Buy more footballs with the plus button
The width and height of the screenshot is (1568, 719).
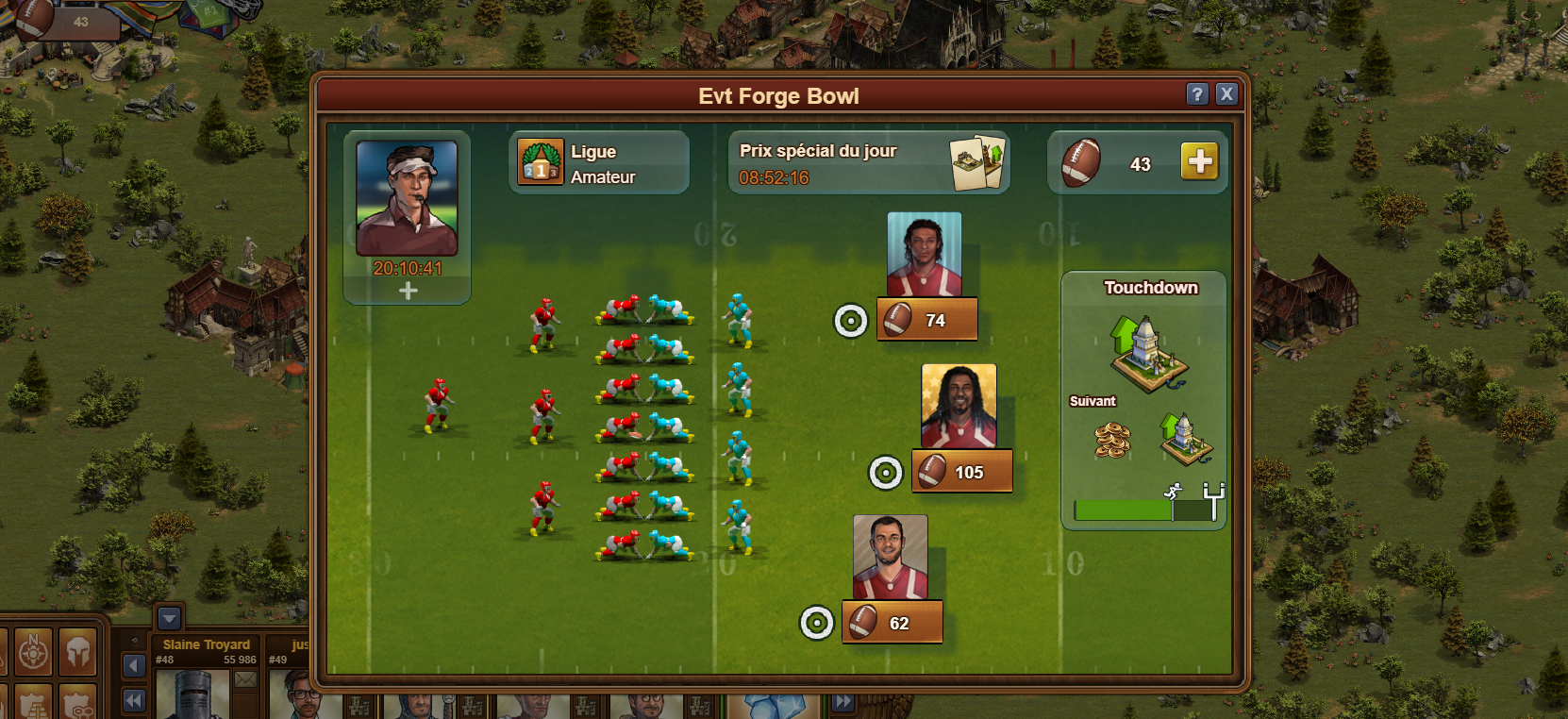[x=1199, y=162]
